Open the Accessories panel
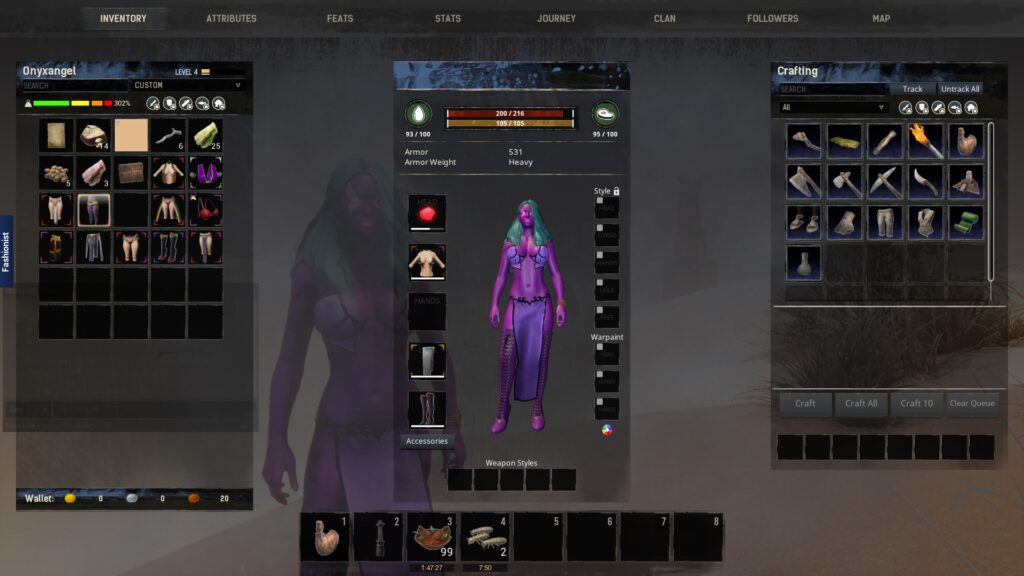Viewport: 1024px width, 576px height. [427, 441]
